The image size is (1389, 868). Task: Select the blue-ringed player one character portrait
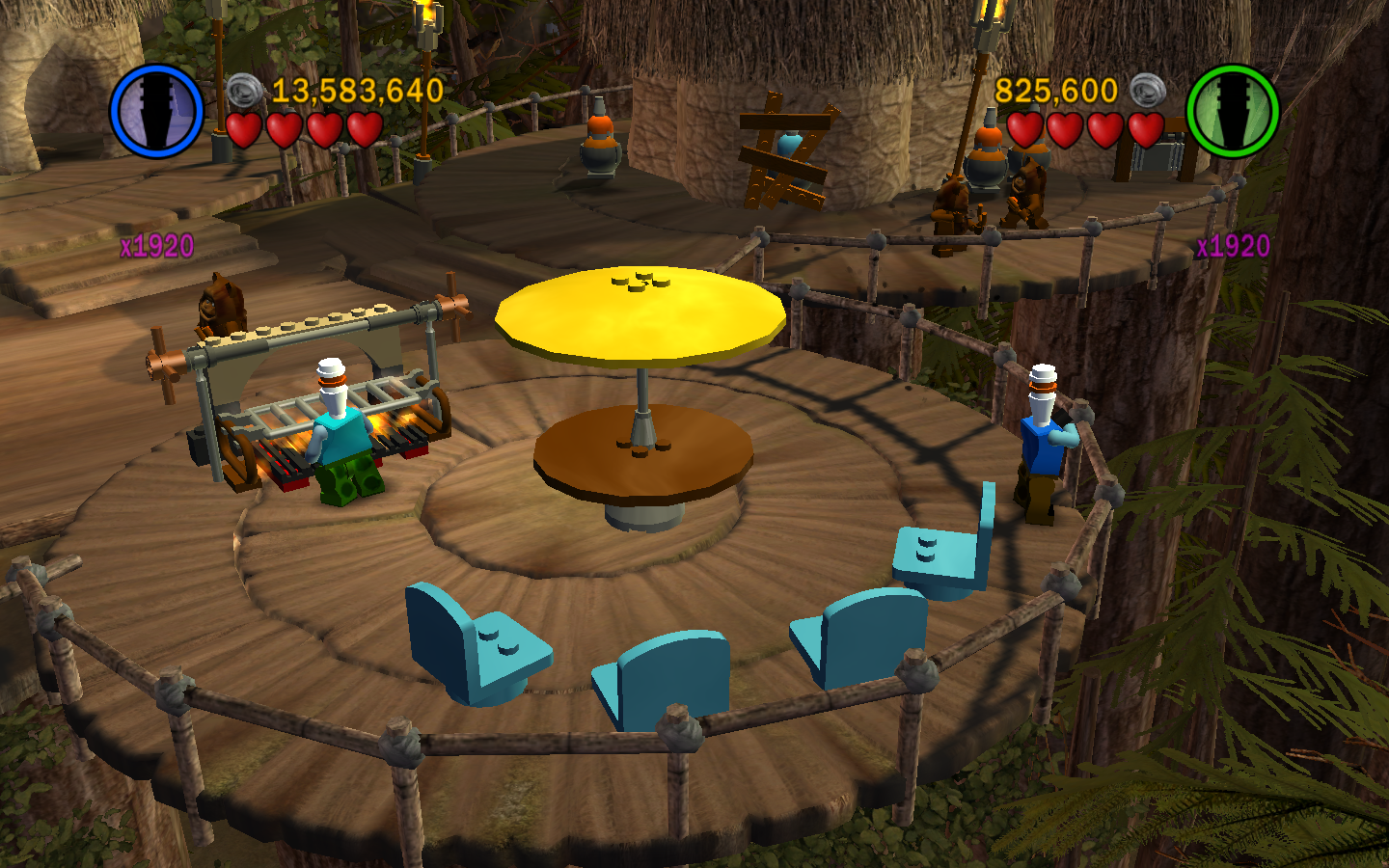[156, 111]
